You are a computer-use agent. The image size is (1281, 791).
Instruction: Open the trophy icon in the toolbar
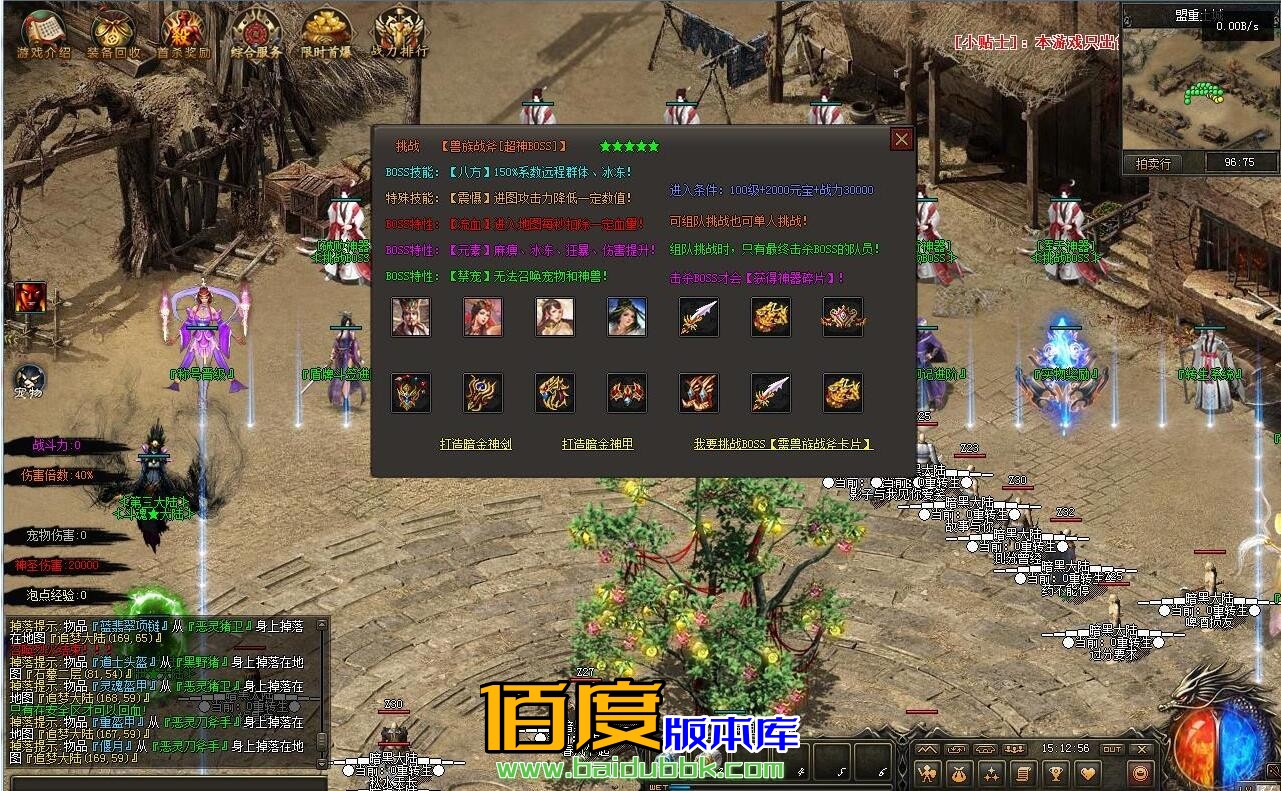pyautogui.click(x=1054, y=773)
